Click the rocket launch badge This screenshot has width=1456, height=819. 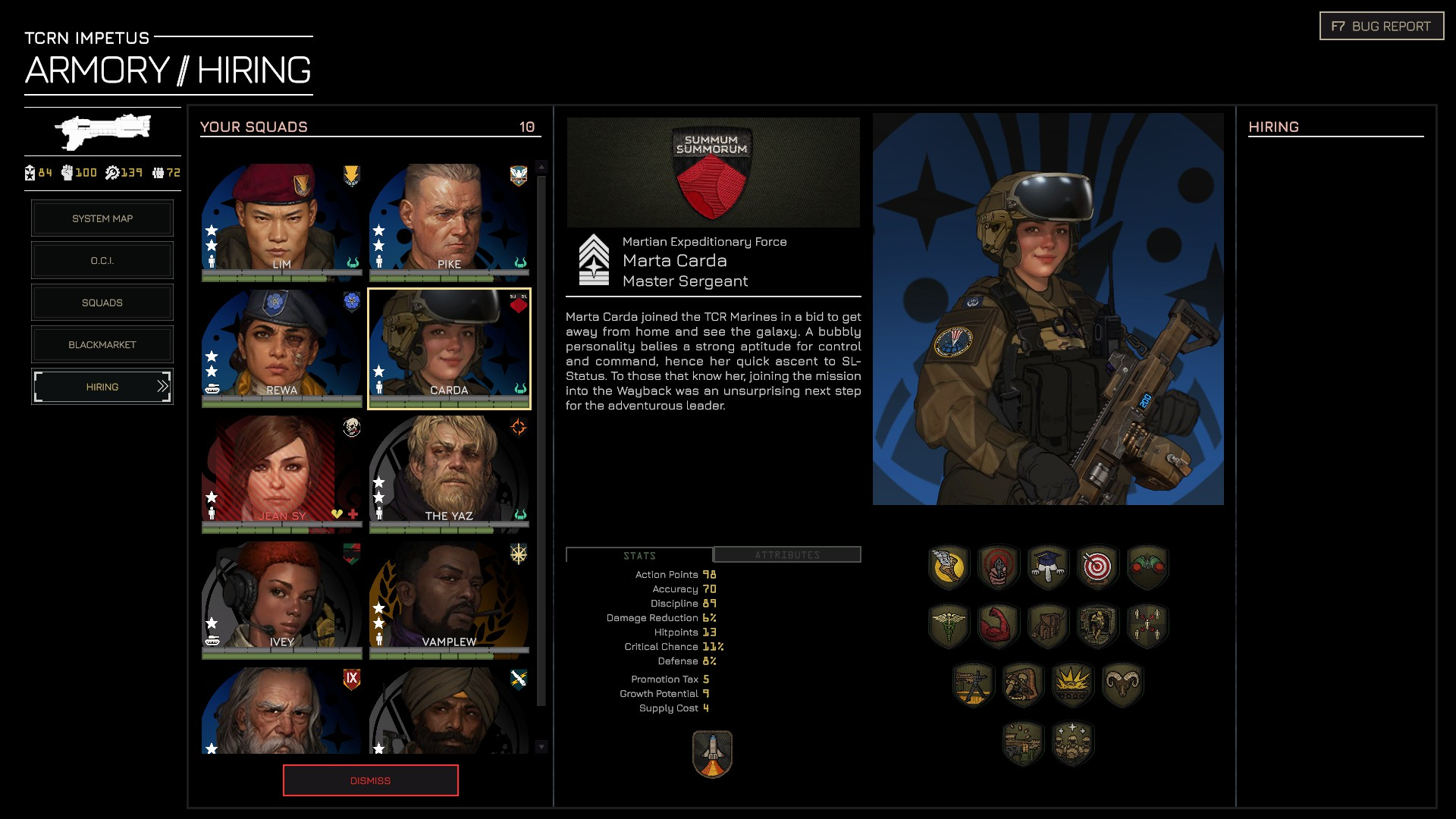click(712, 754)
